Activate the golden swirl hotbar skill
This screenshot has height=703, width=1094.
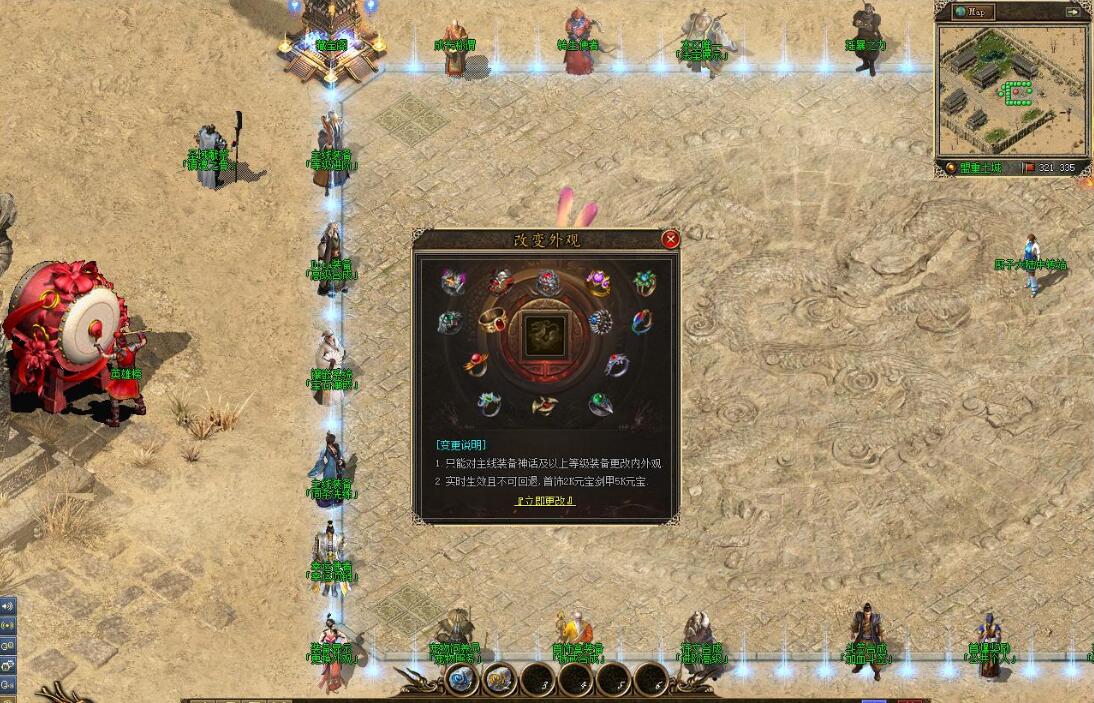(x=497, y=681)
